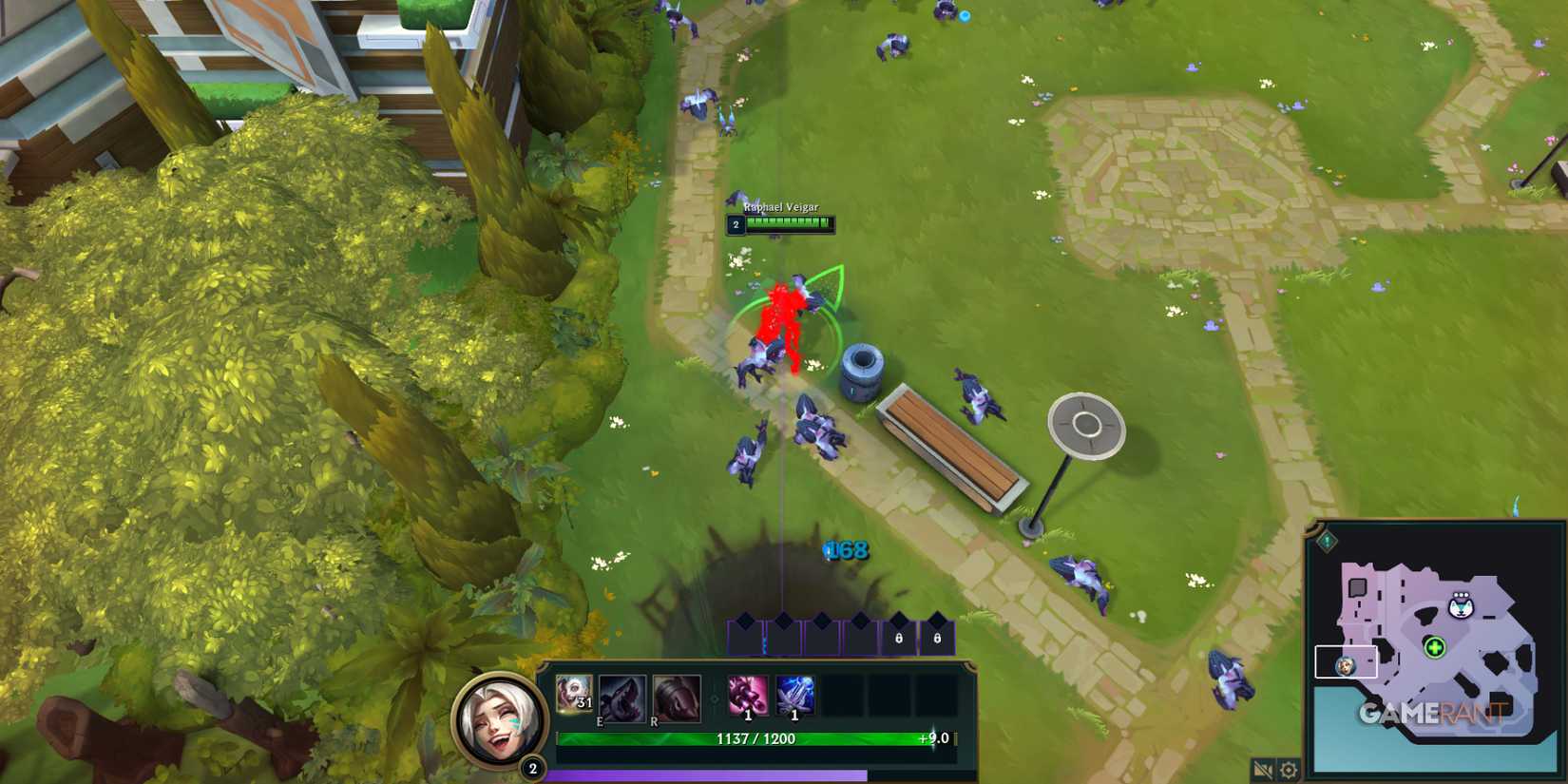
Task: Click the first locked augment slot with lock symbol
Action: [x=899, y=639]
